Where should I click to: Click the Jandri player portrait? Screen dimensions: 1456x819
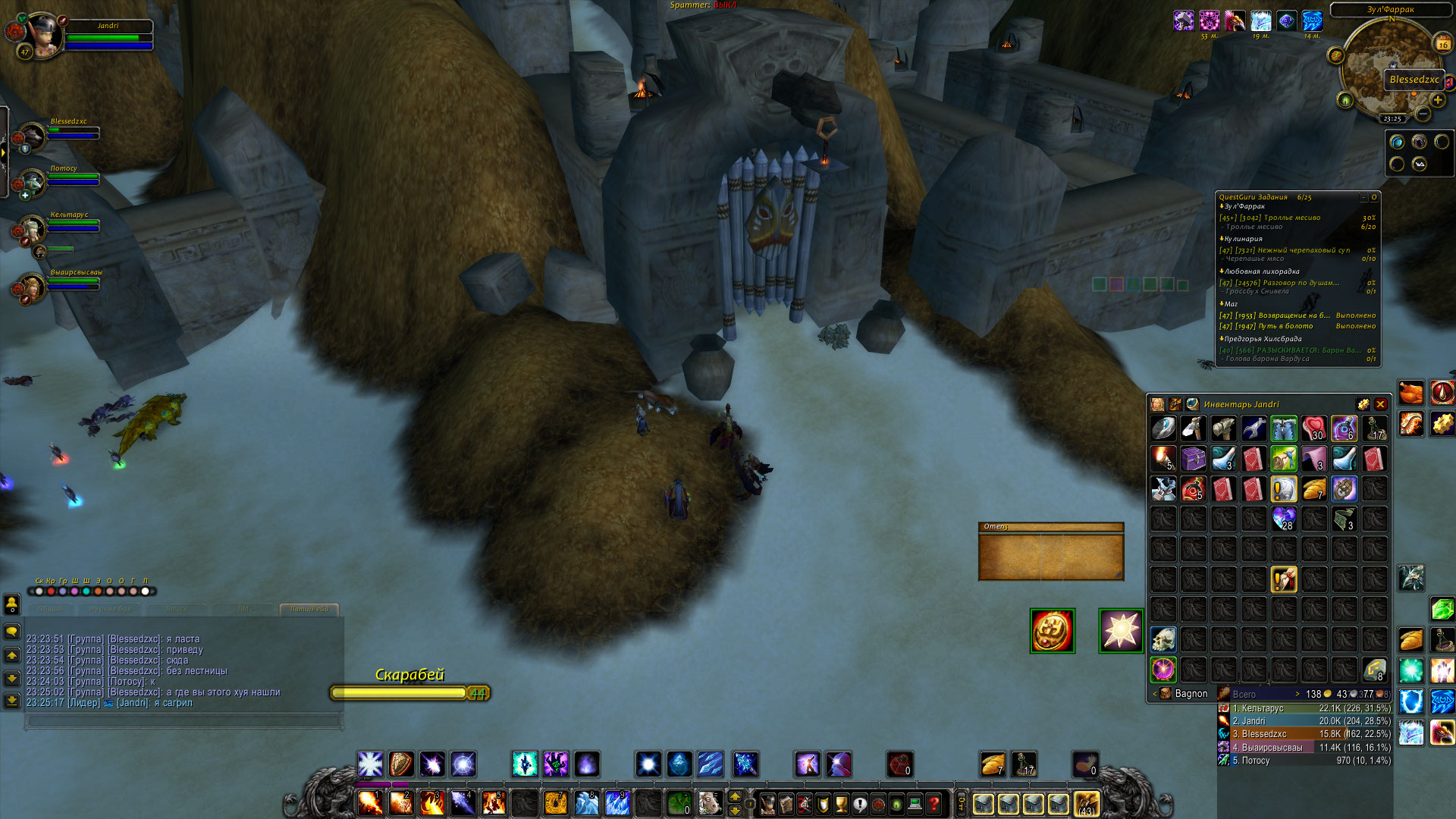point(43,36)
